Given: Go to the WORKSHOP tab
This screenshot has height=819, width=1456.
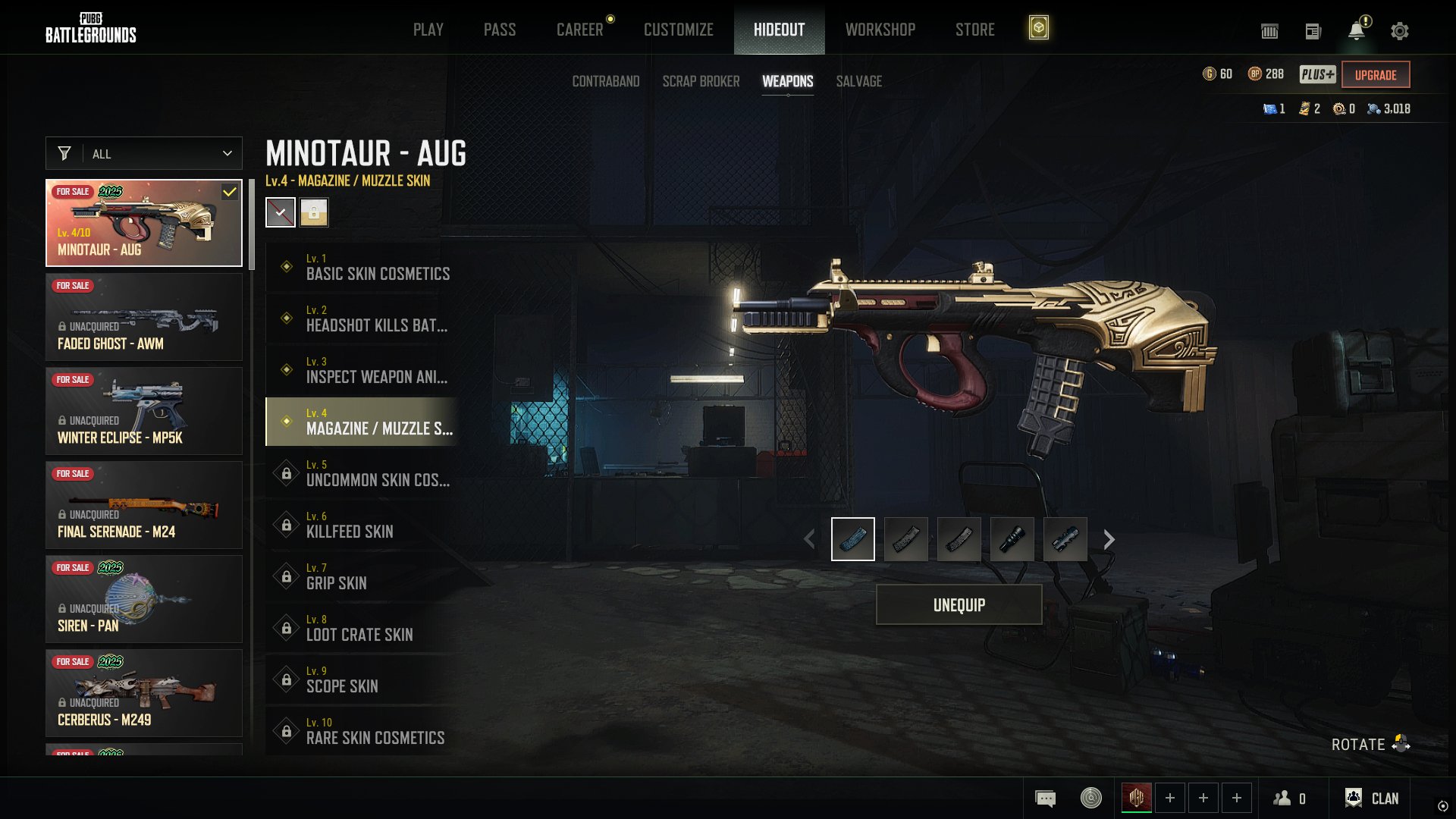Looking at the screenshot, I should tap(880, 30).
